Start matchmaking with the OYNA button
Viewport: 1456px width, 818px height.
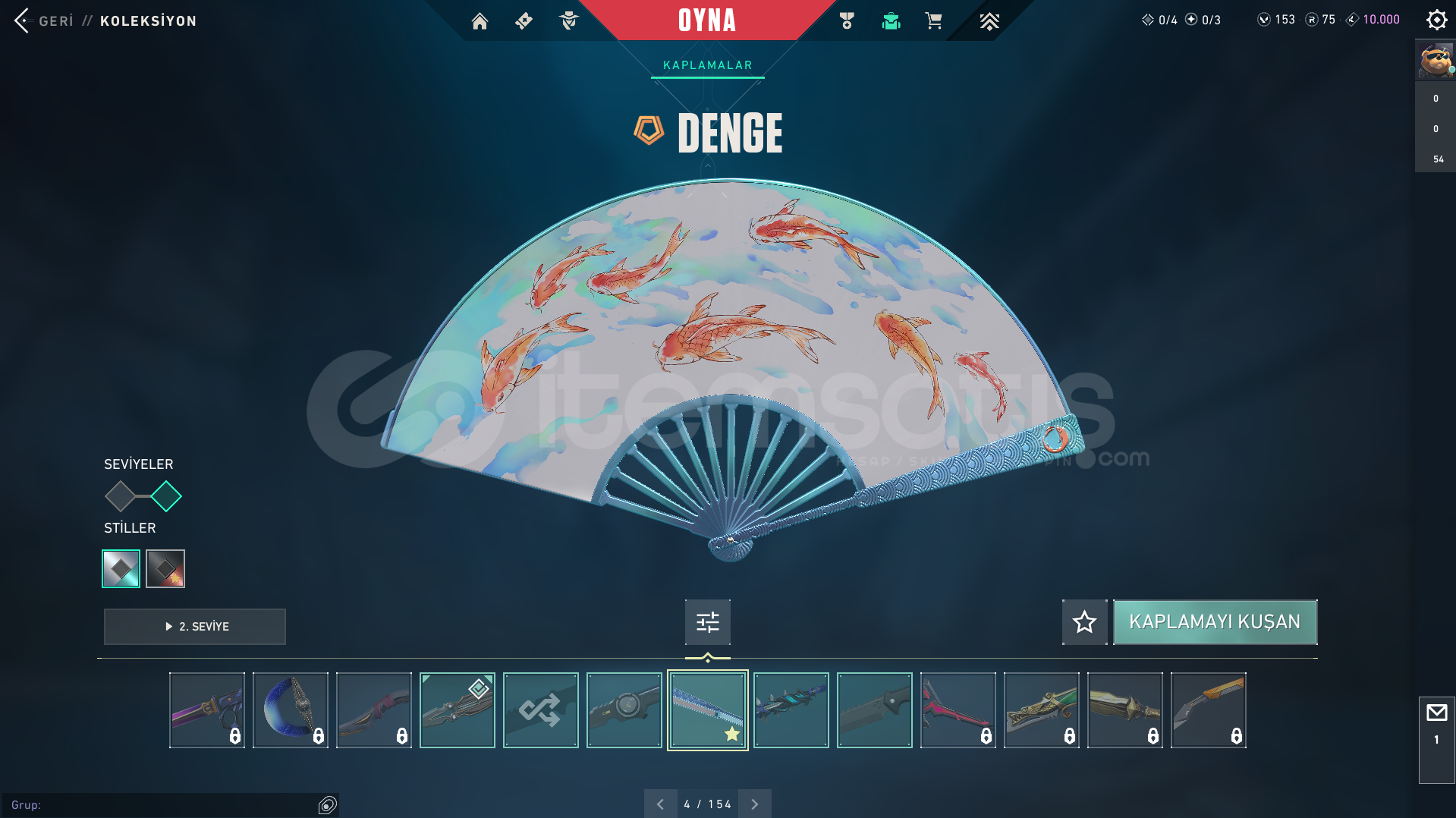[706, 20]
